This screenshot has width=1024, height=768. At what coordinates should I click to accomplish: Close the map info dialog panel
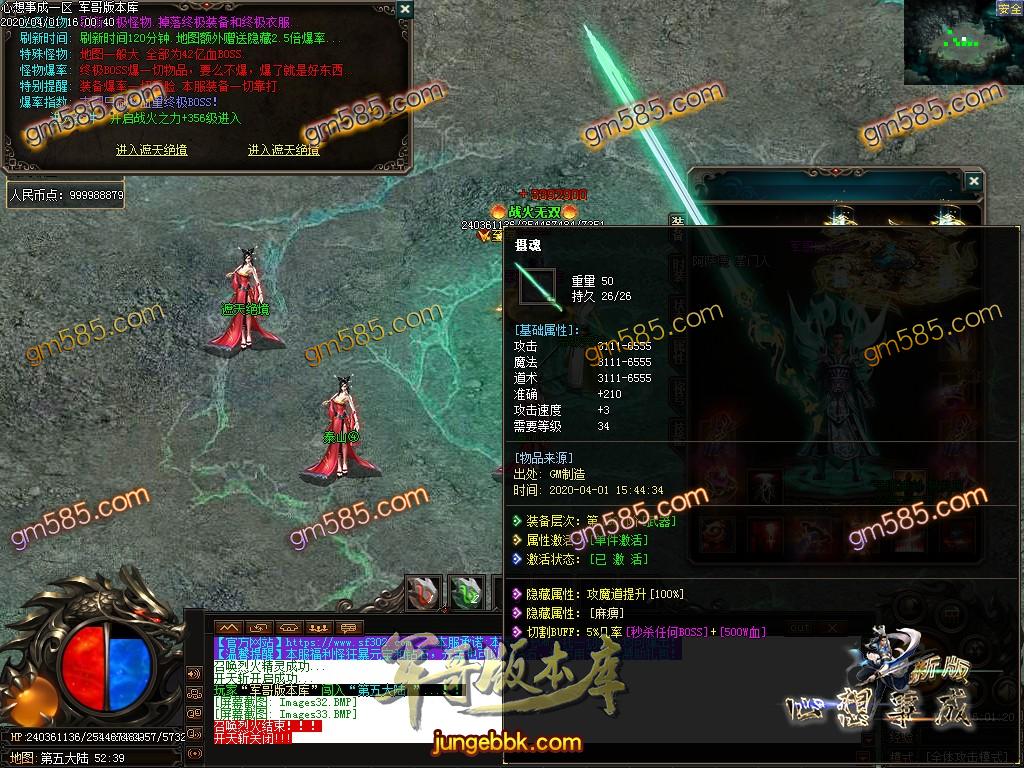pos(404,9)
